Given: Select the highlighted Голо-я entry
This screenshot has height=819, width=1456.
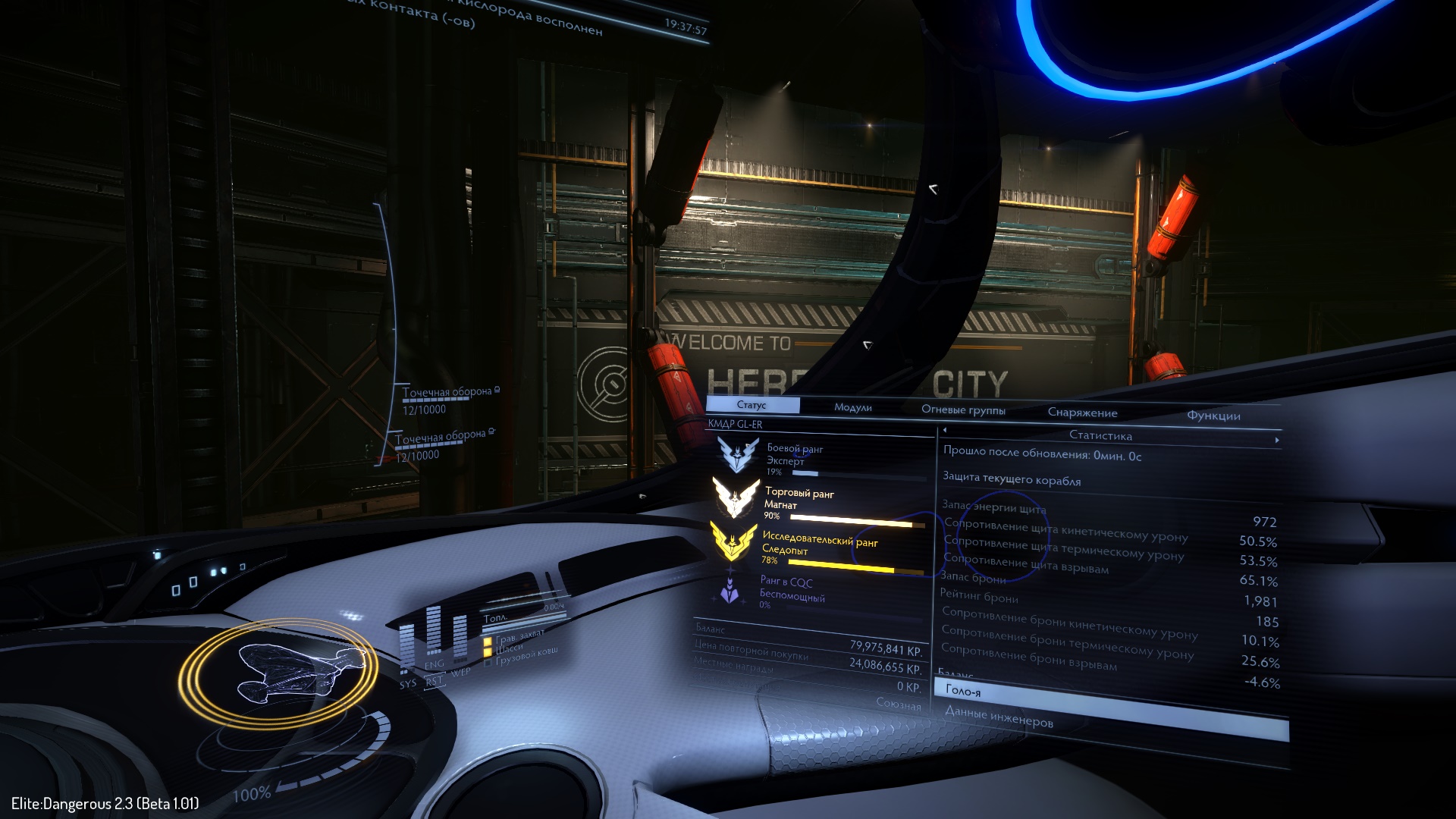Looking at the screenshot, I should (1111, 699).
